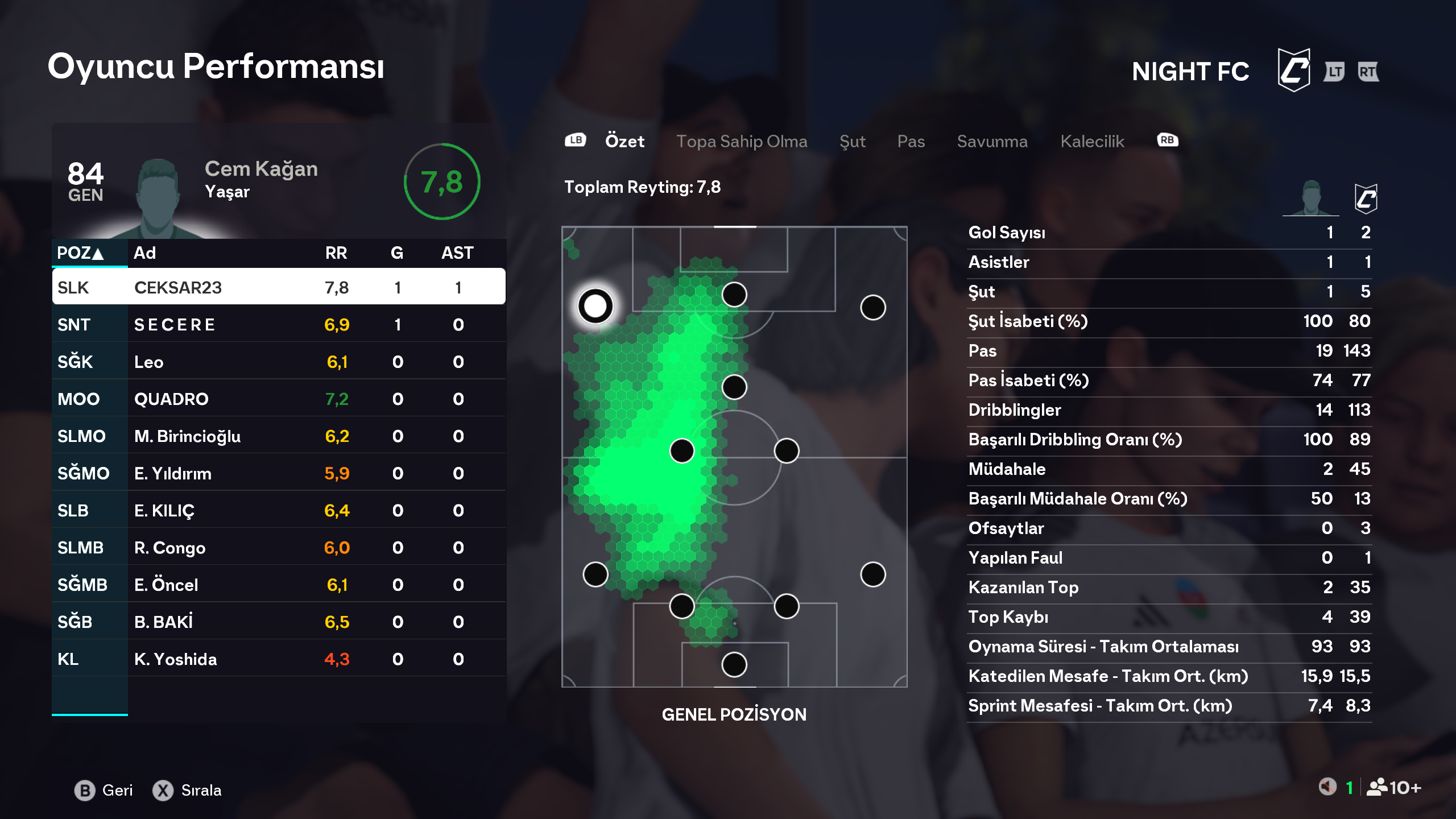The height and width of the screenshot is (819, 1456).
Task: Choose the S E C E R E player row
Action: (279, 324)
